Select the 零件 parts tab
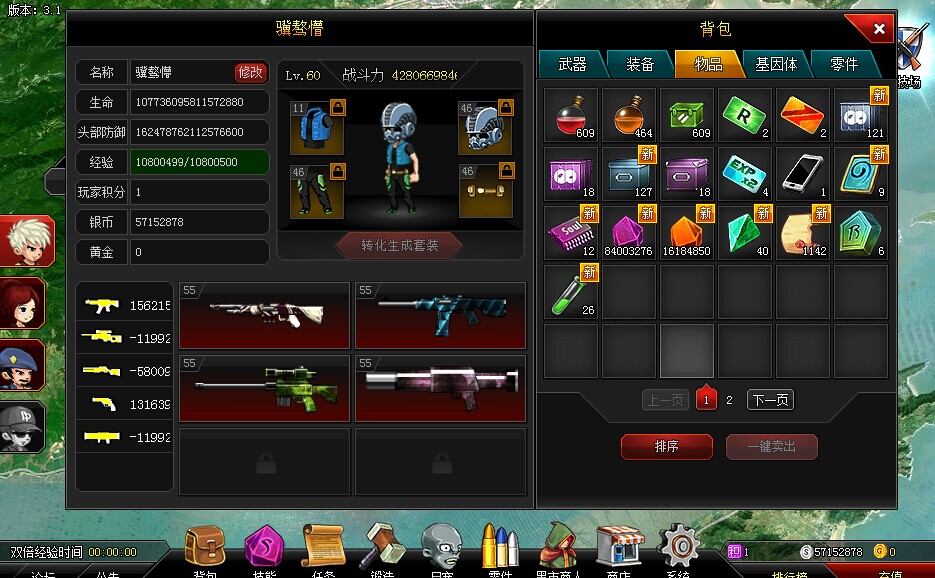Viewport: 935px width, 578px height. [844, 64]
